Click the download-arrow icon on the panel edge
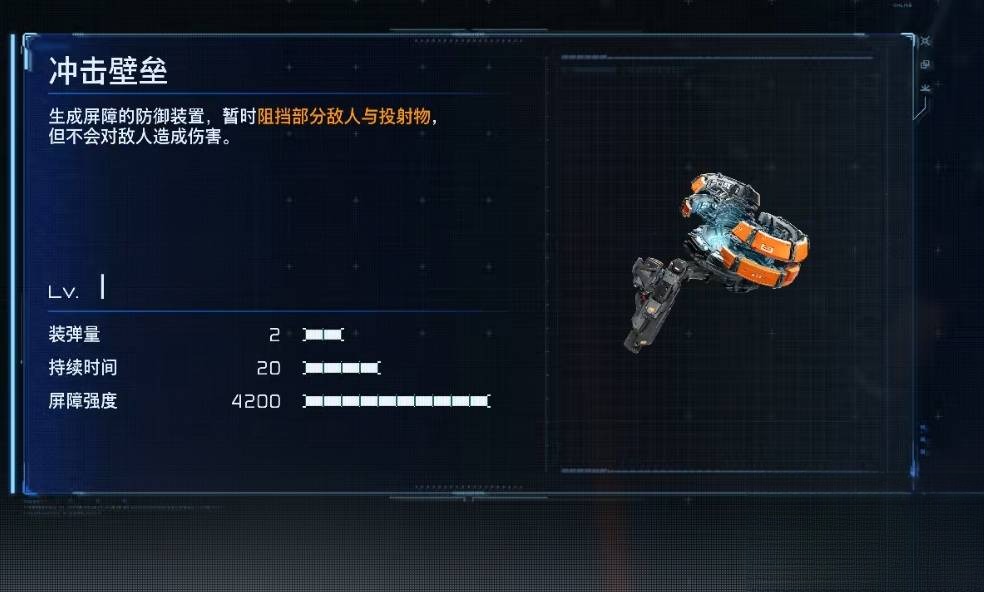The height and width of the screenshot is (592, 984). [x=926, y=88]
